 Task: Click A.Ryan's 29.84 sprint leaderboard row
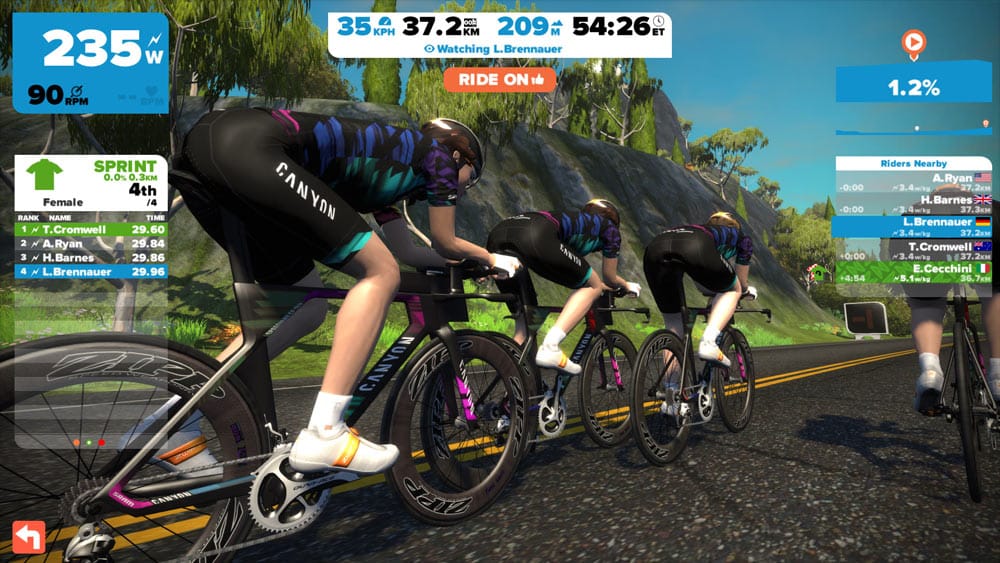coord(90,242)
